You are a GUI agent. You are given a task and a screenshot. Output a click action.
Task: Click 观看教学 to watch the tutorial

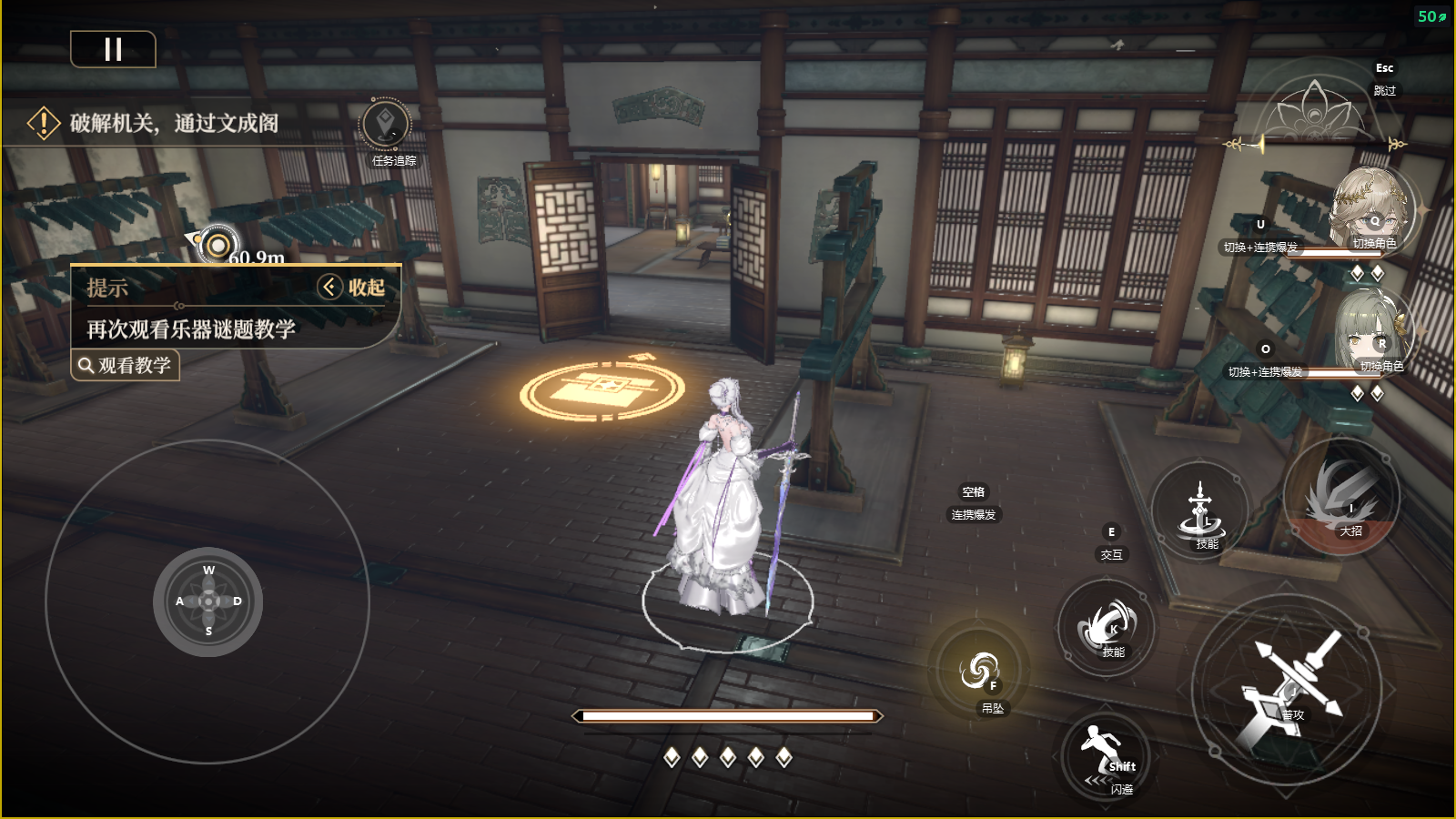125,366
